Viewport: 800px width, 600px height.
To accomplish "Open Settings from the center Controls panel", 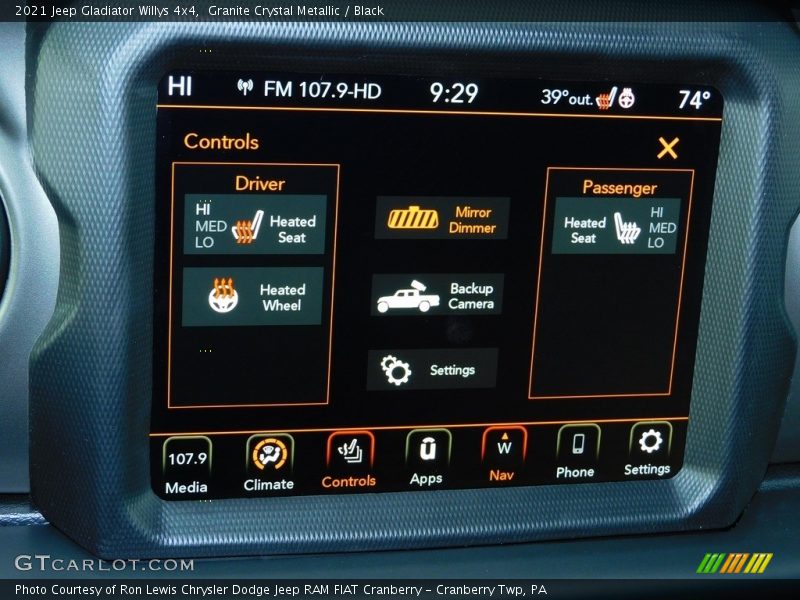I will point(431,370).
